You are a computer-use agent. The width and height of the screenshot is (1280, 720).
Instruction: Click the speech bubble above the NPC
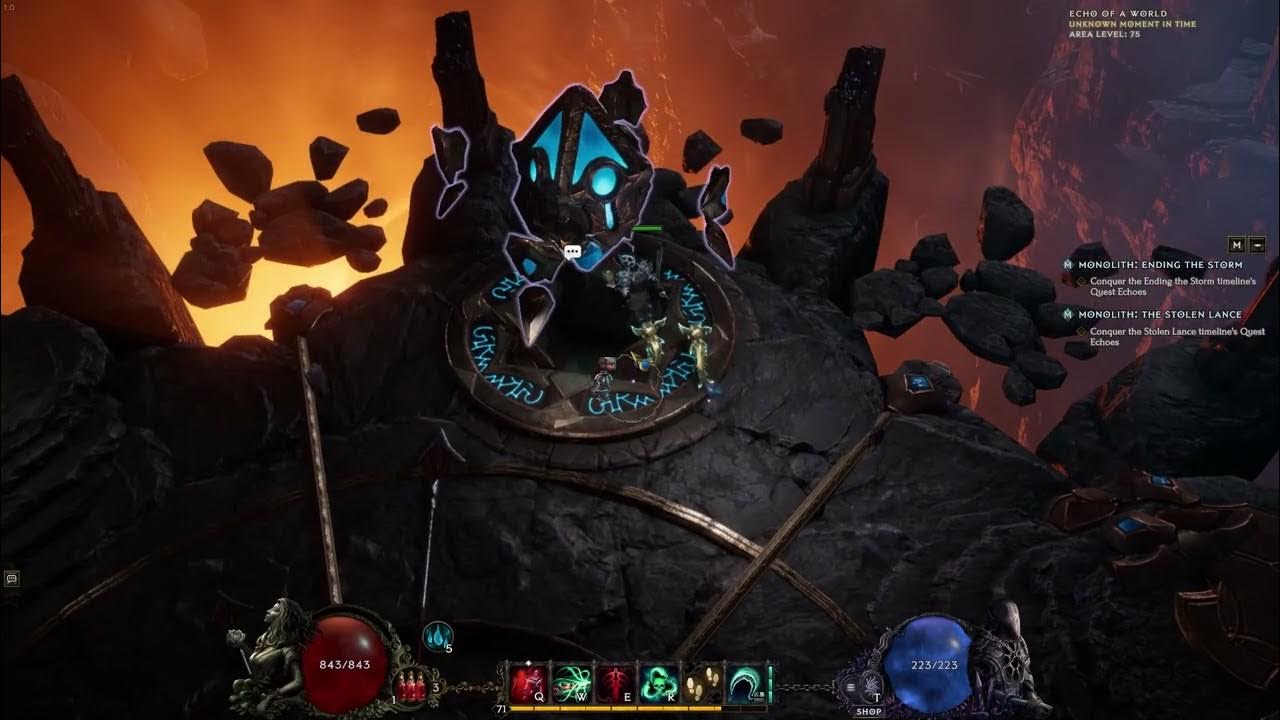(573, 250)
